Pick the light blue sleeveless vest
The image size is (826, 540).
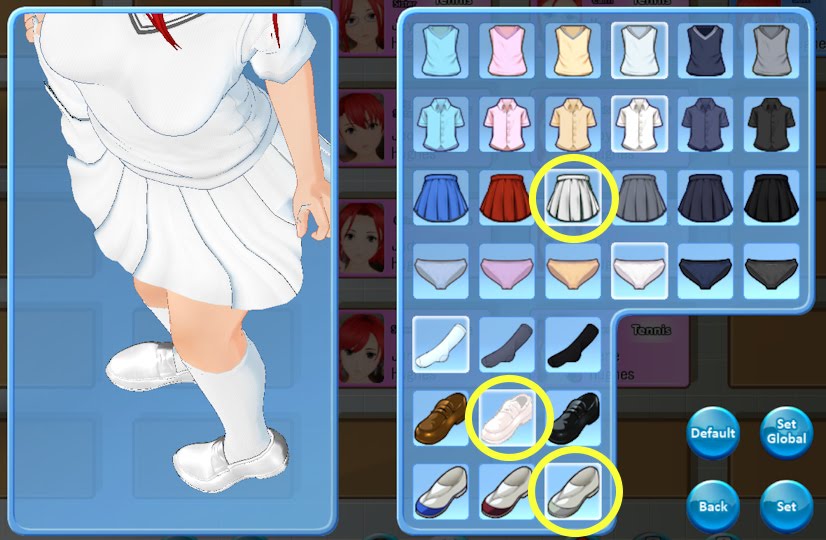tap(439, 48)
